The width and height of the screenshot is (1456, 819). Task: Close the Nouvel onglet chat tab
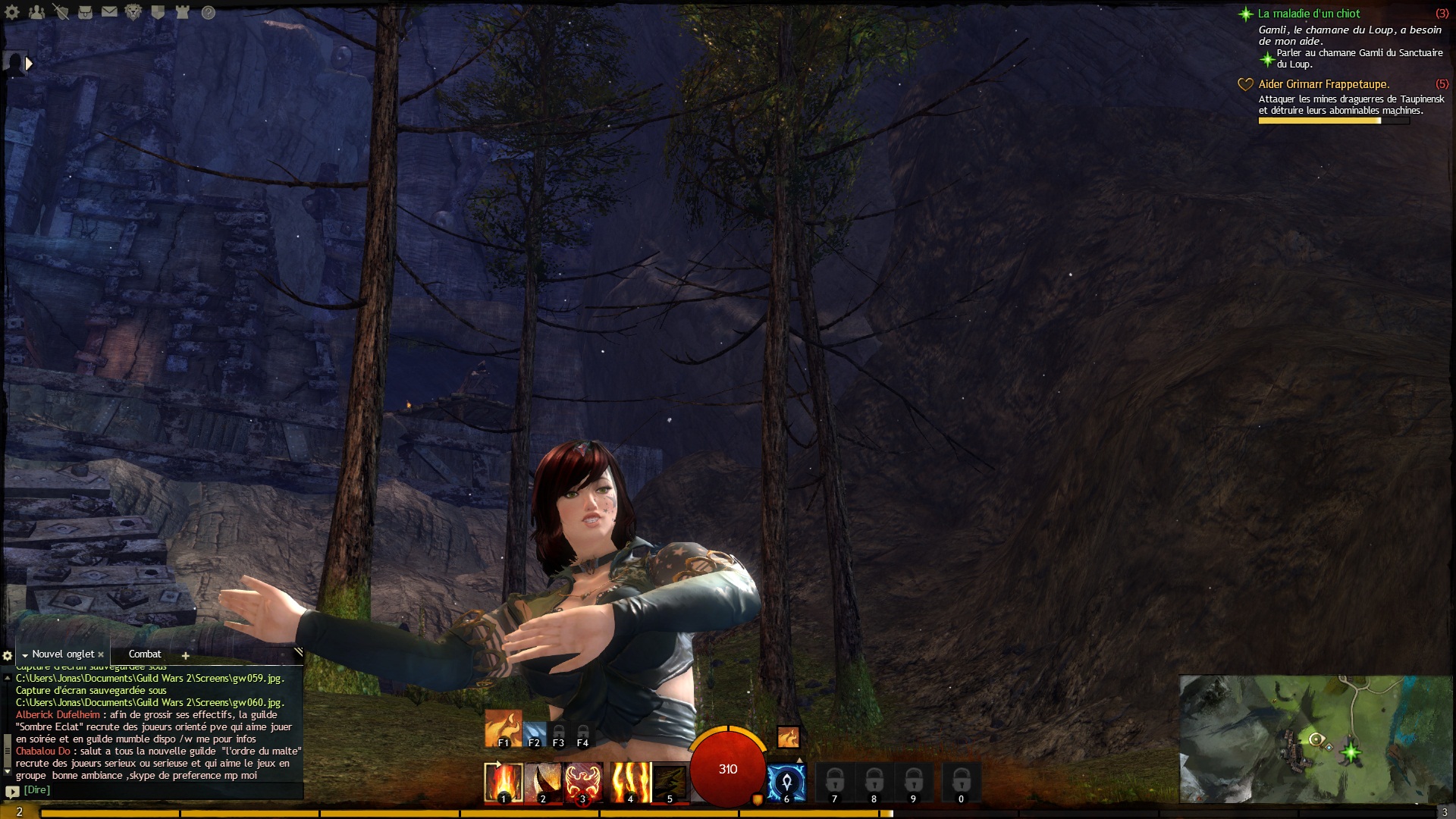pyautogui.click(x=101, y=654)
